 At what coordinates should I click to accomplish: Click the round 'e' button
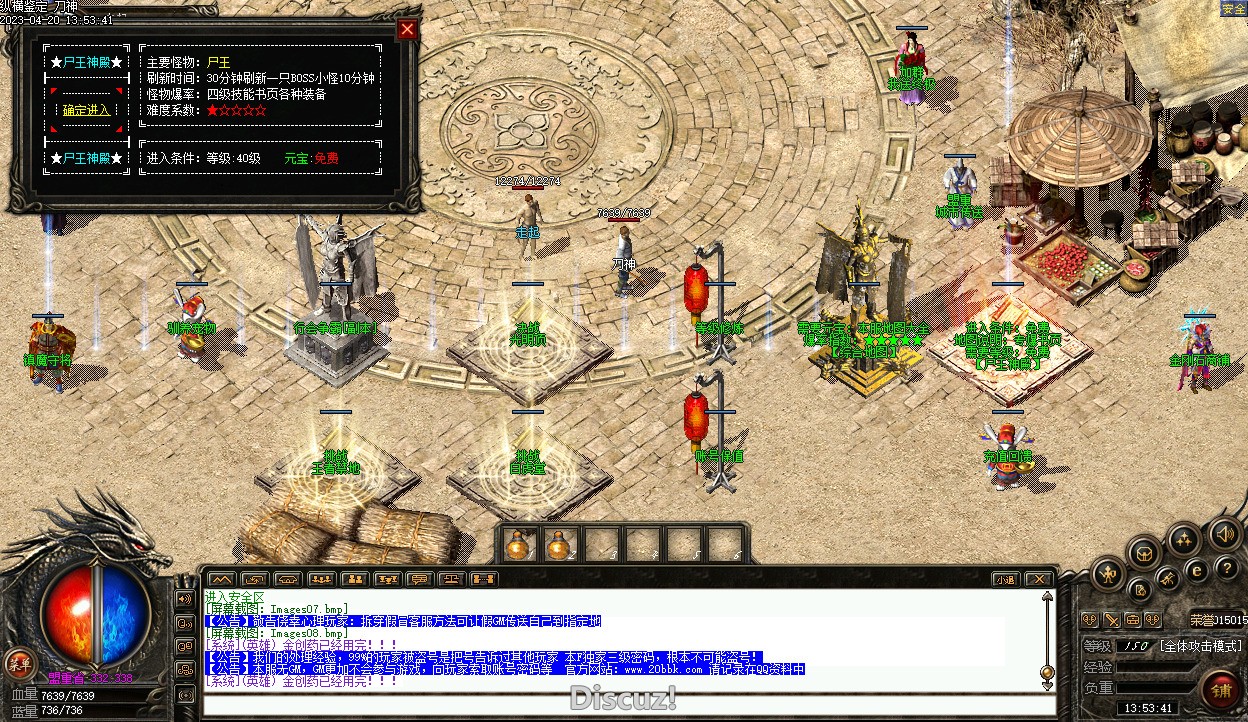point(1196,571)
